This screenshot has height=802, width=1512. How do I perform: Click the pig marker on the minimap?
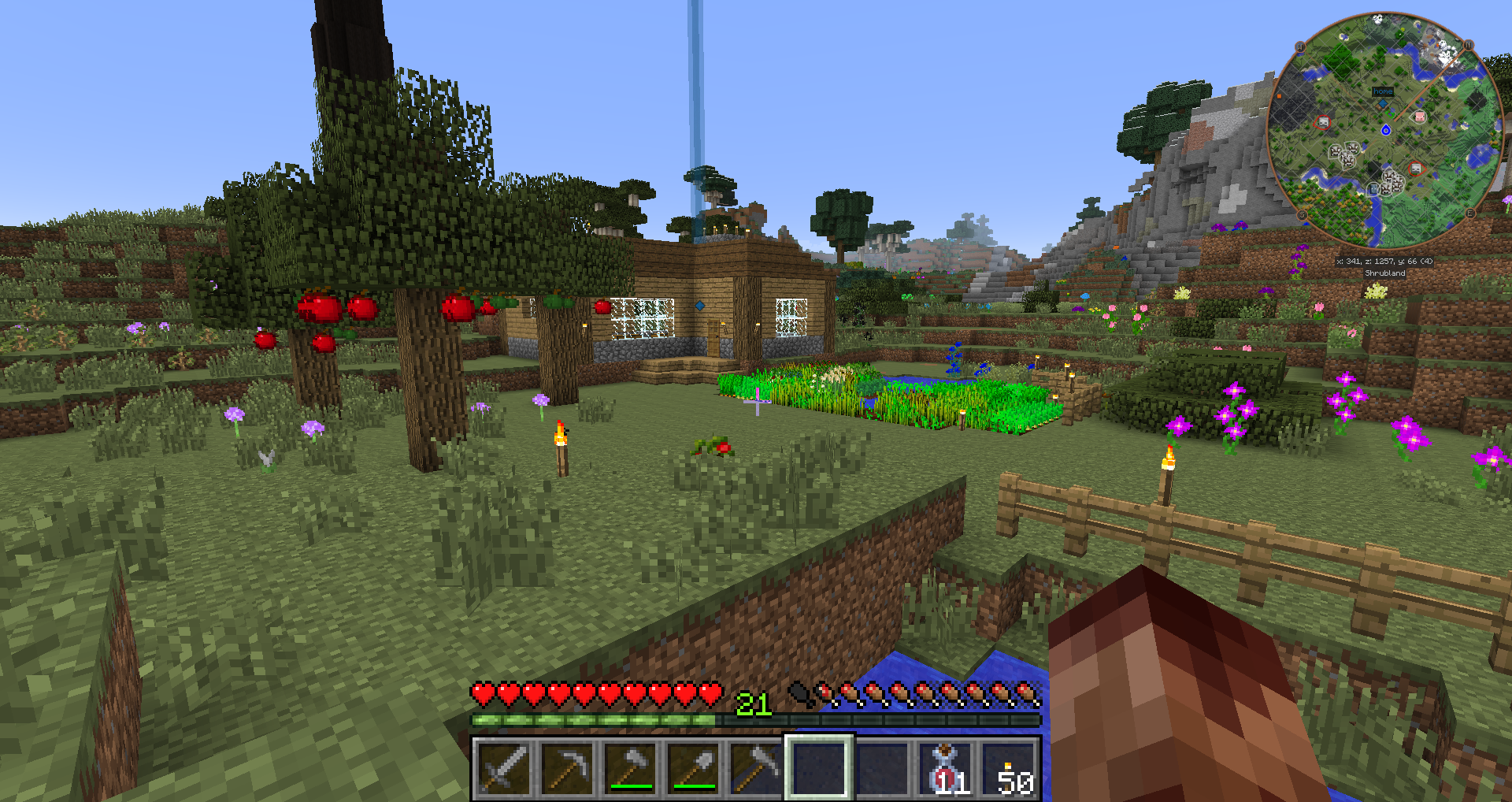(1420, 117)
